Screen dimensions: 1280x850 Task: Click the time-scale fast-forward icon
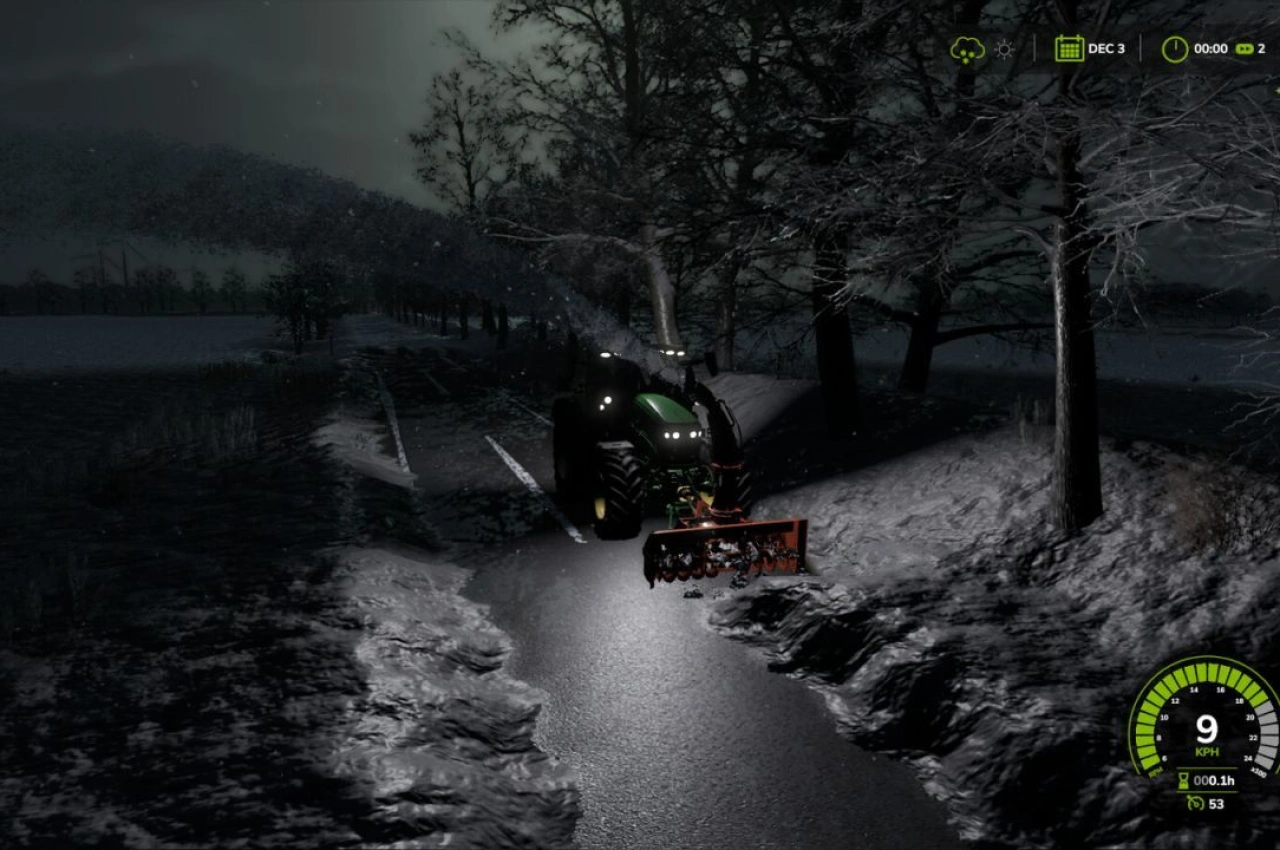coord(1244,47)
